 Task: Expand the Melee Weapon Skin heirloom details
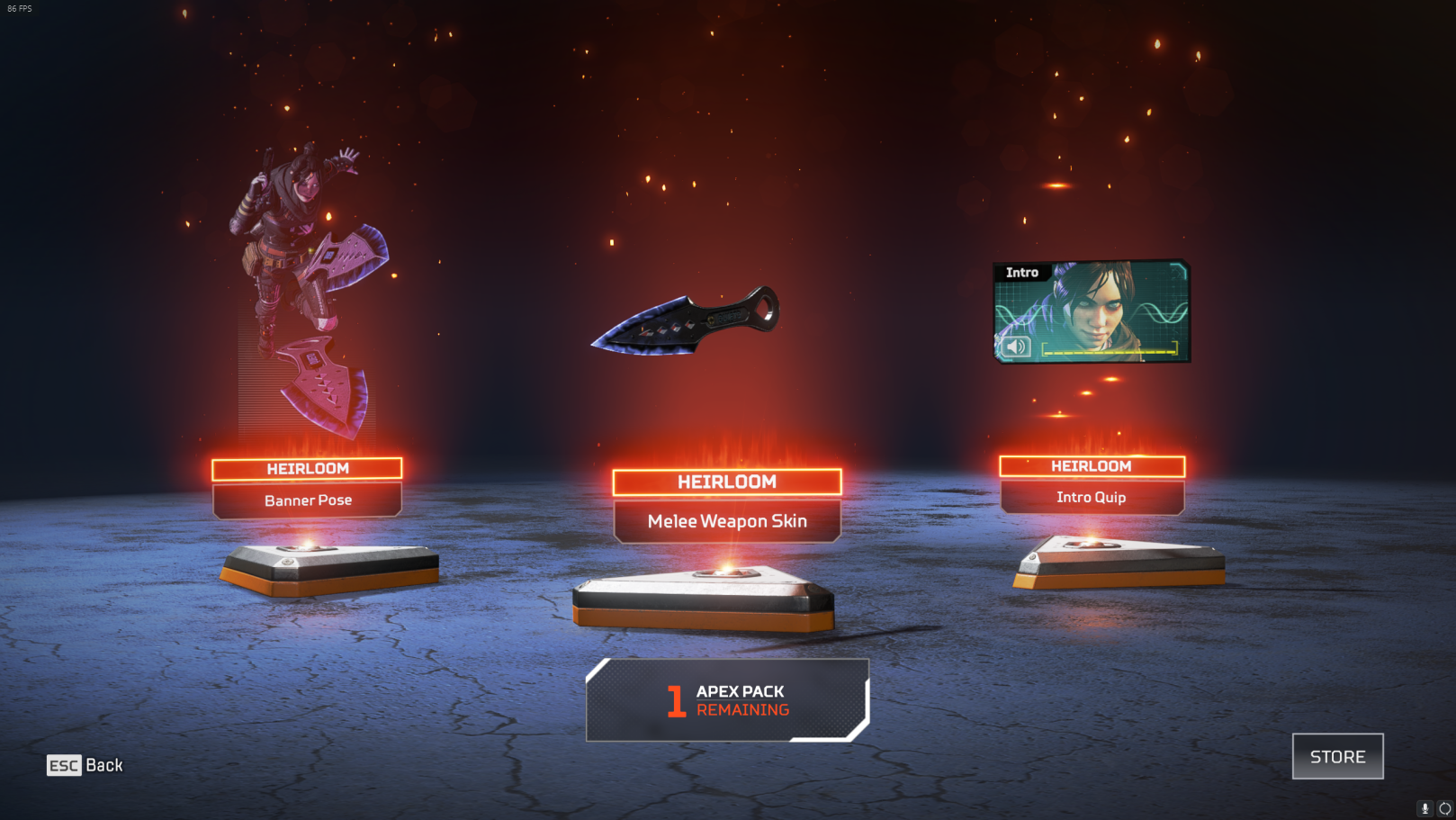tap(727, 520)
